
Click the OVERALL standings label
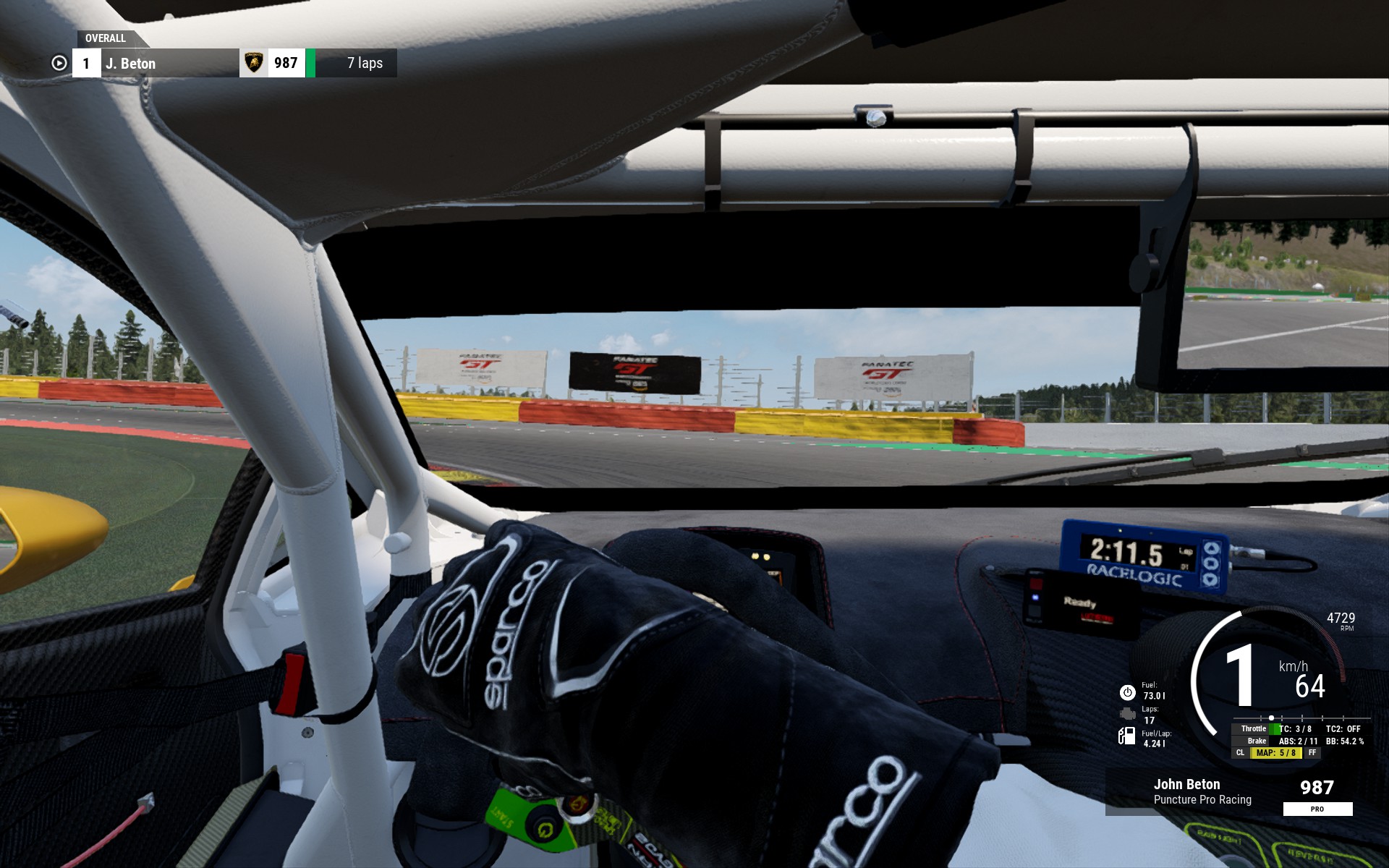(x=106, y=38)
